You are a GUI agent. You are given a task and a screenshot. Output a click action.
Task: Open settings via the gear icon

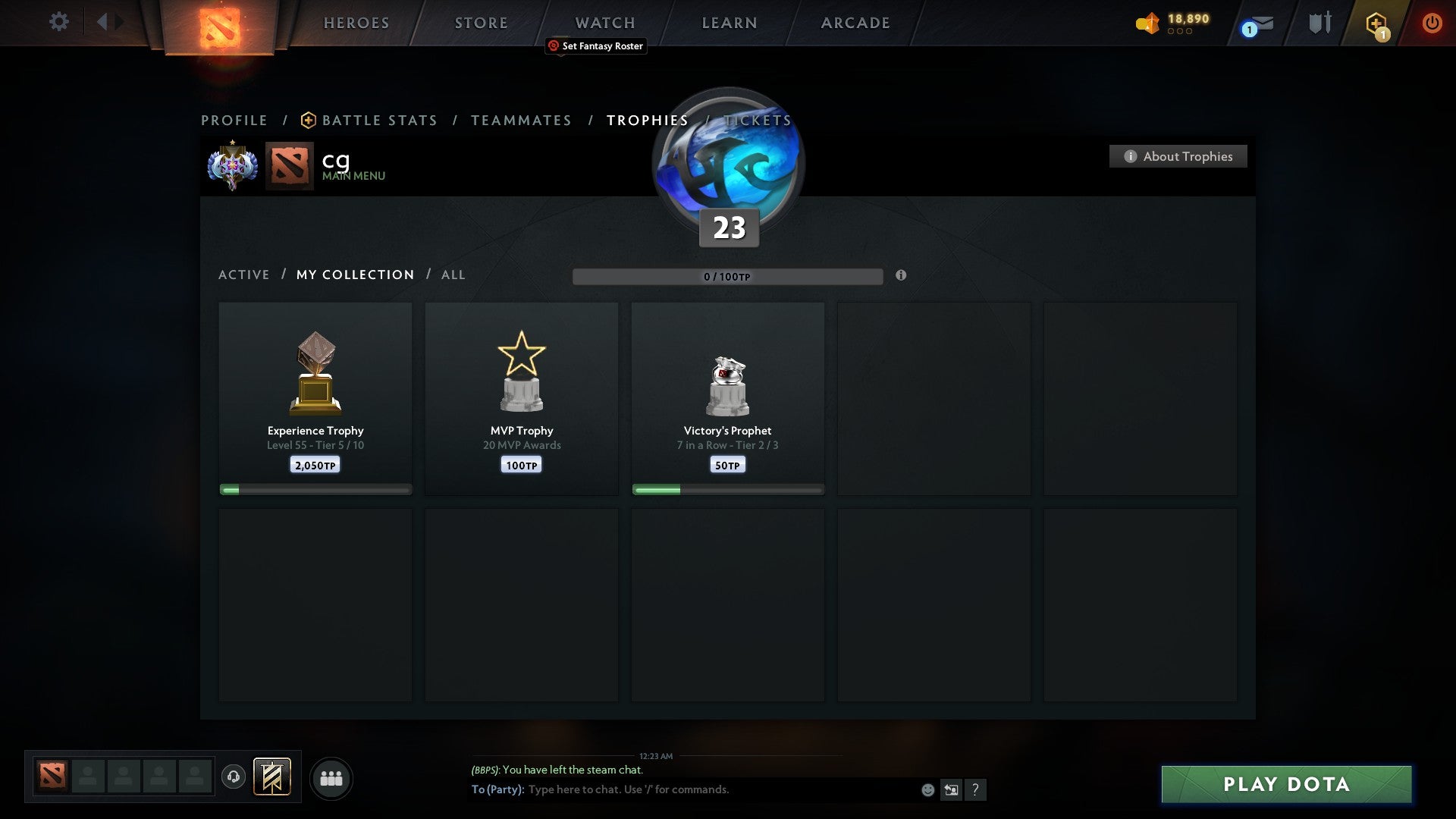coord(59,22)
